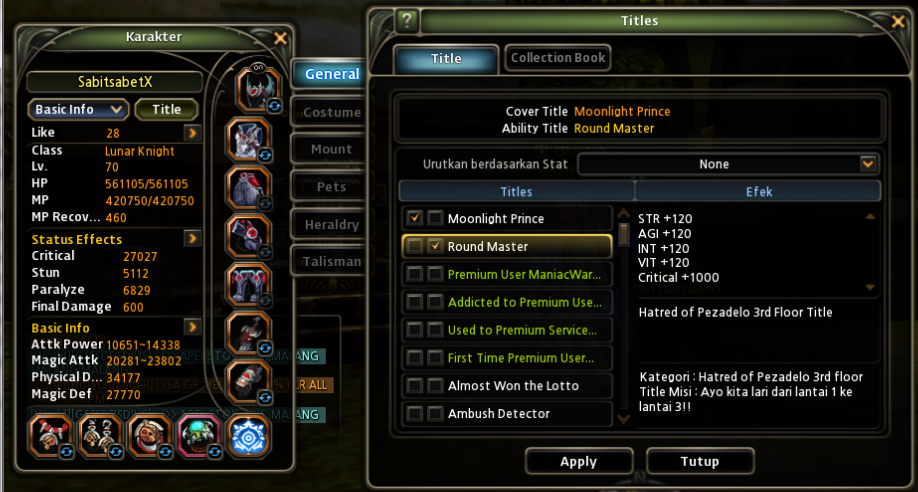Choose the Almost Won the Lotto title
The image size is (918, 492).
point(513,385)
